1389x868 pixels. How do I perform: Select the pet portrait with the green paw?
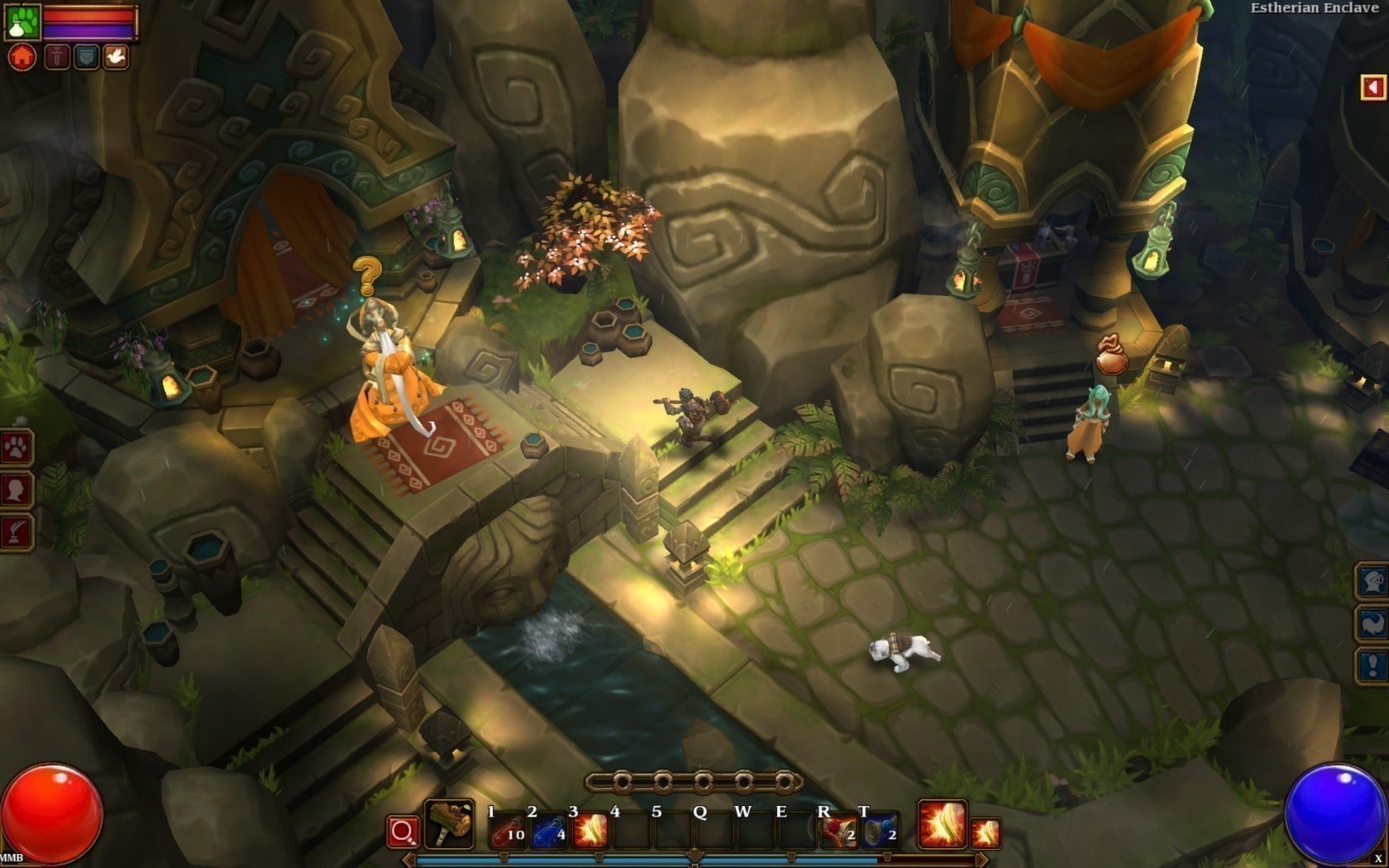pos(25,23)
